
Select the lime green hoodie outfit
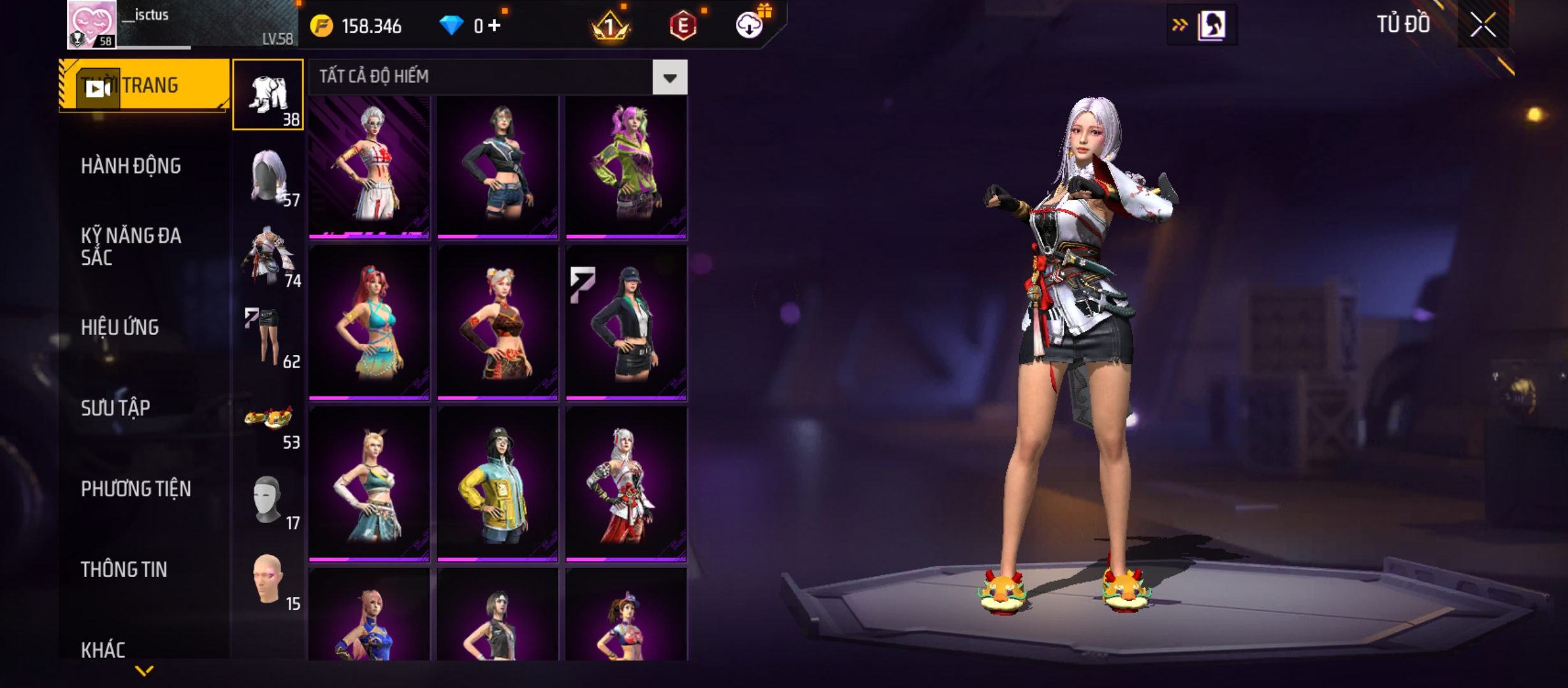(x=626, y=167)
